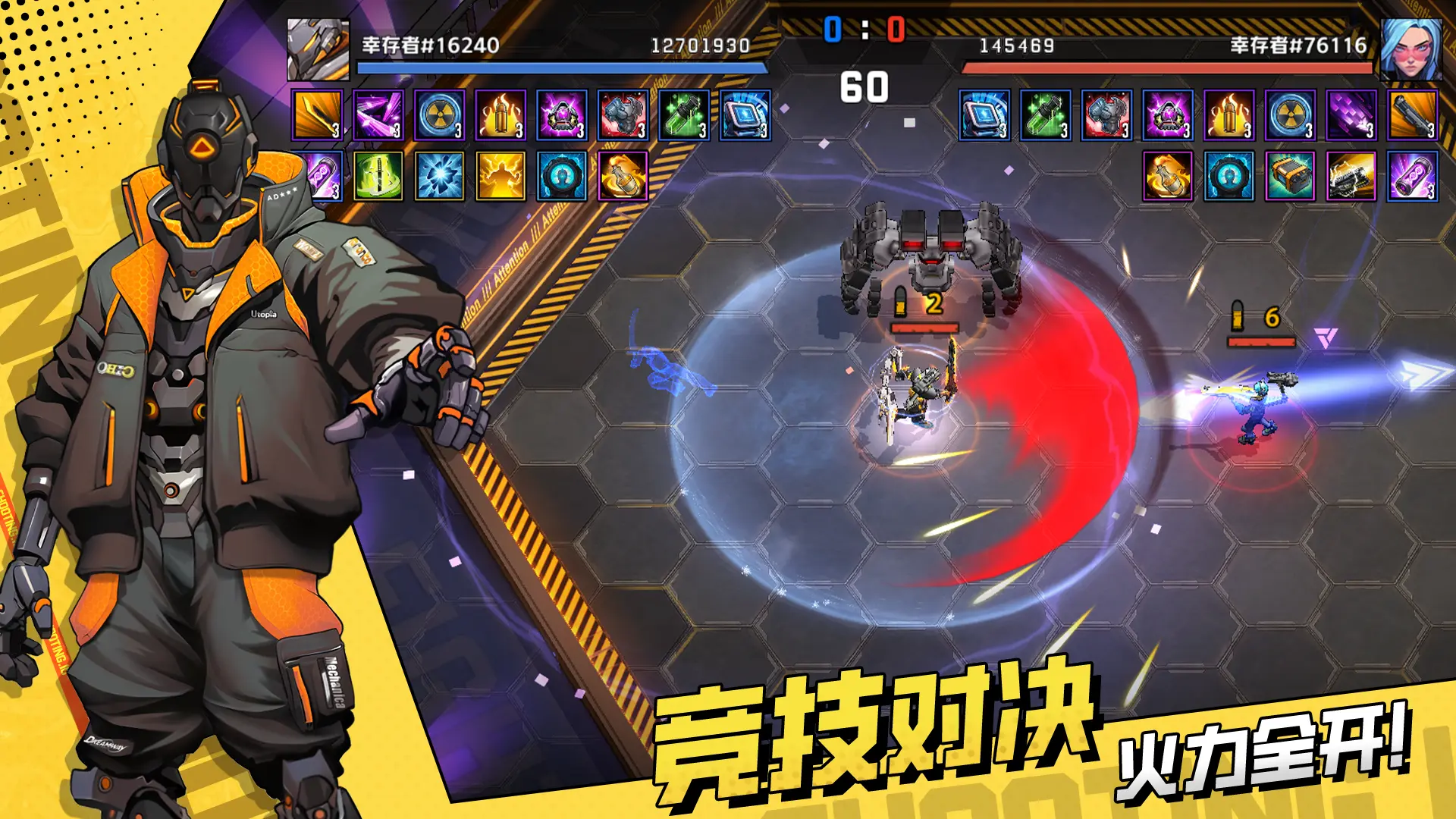Screen dimensions: 1456x819
Task: Tap the orange ammo crate icon on right side
Action: [1288, 177]
